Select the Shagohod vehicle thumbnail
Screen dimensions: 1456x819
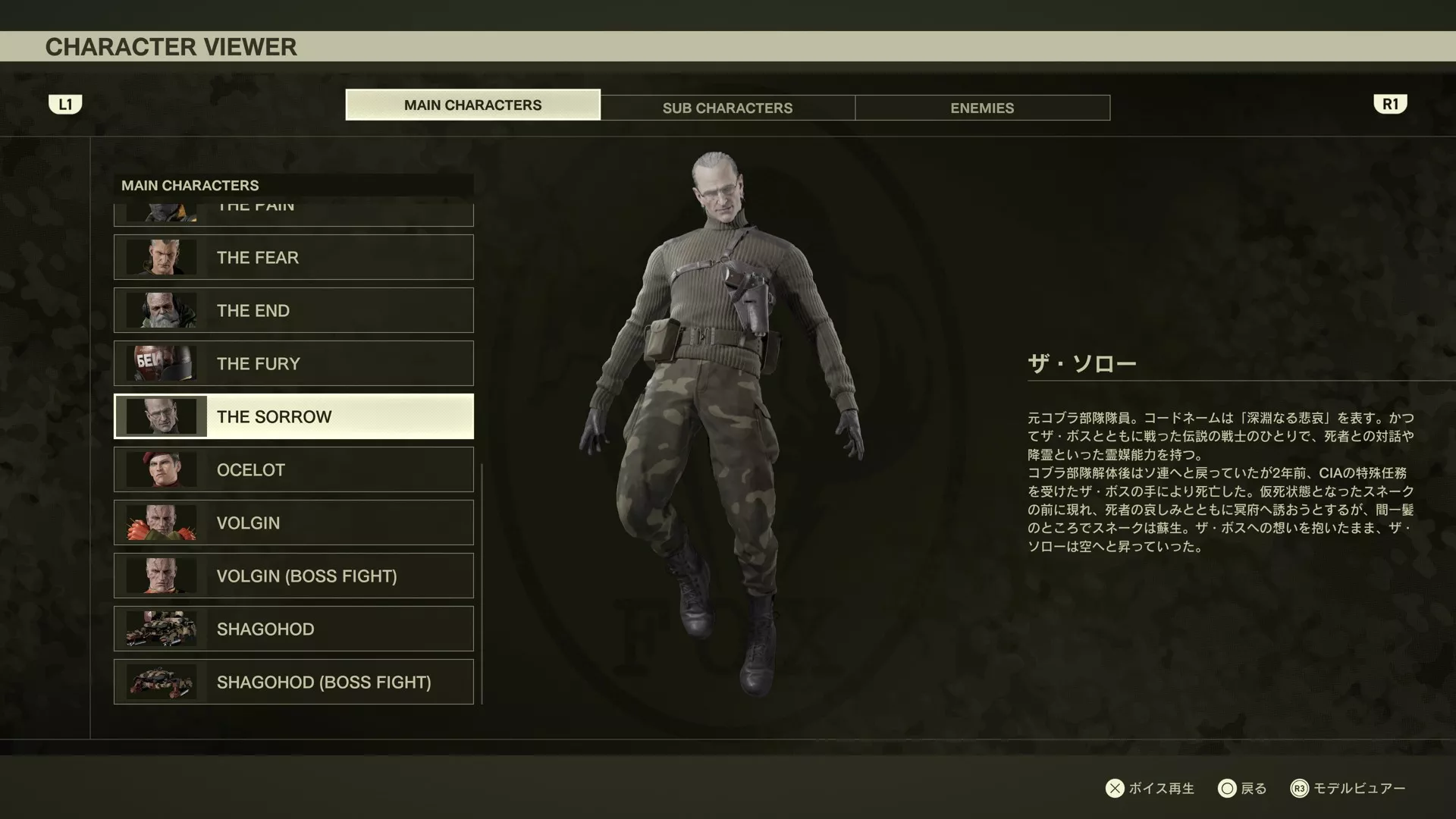click(x=160, y=629)
